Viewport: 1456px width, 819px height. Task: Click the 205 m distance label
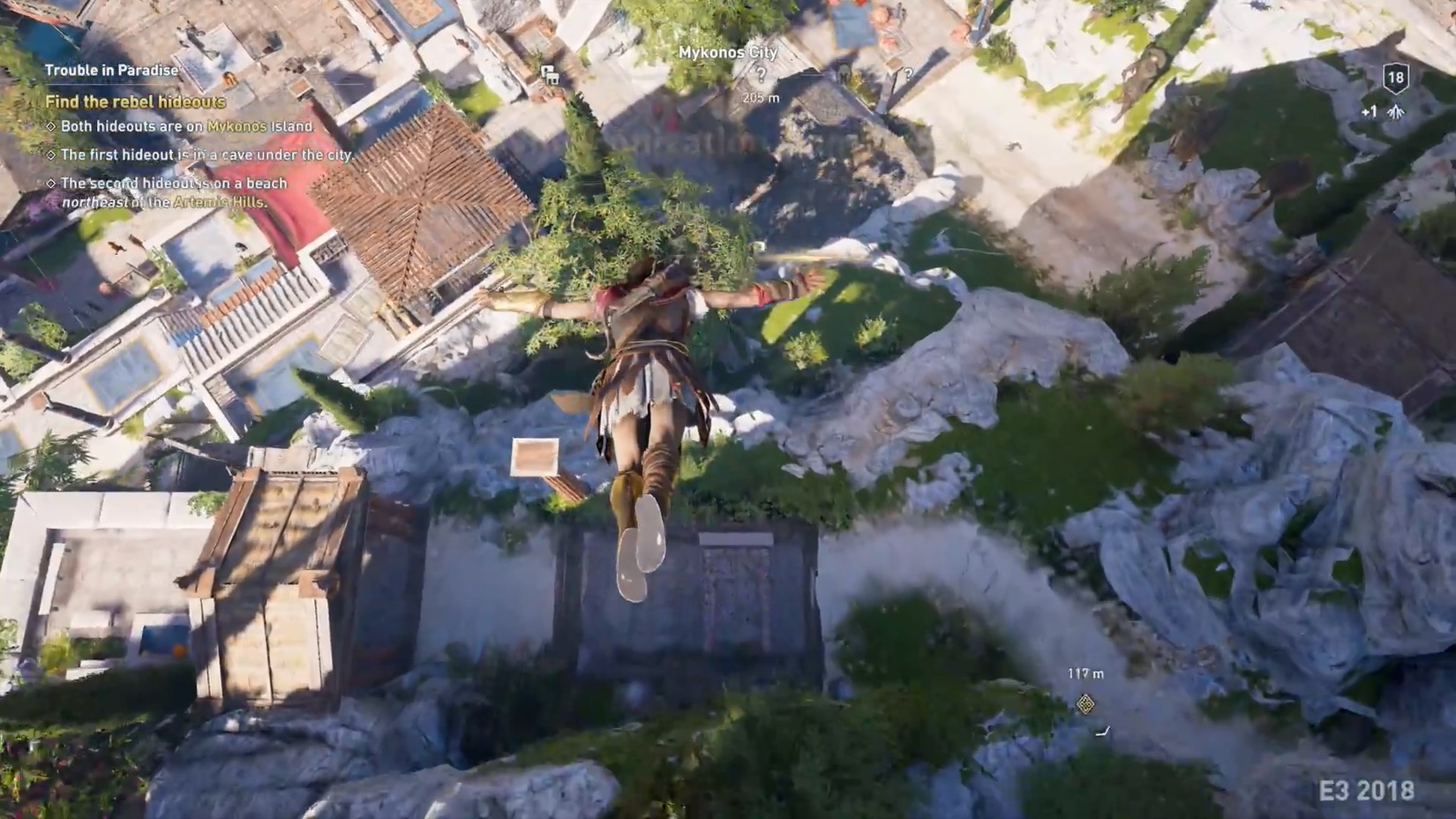click(760, 98)
